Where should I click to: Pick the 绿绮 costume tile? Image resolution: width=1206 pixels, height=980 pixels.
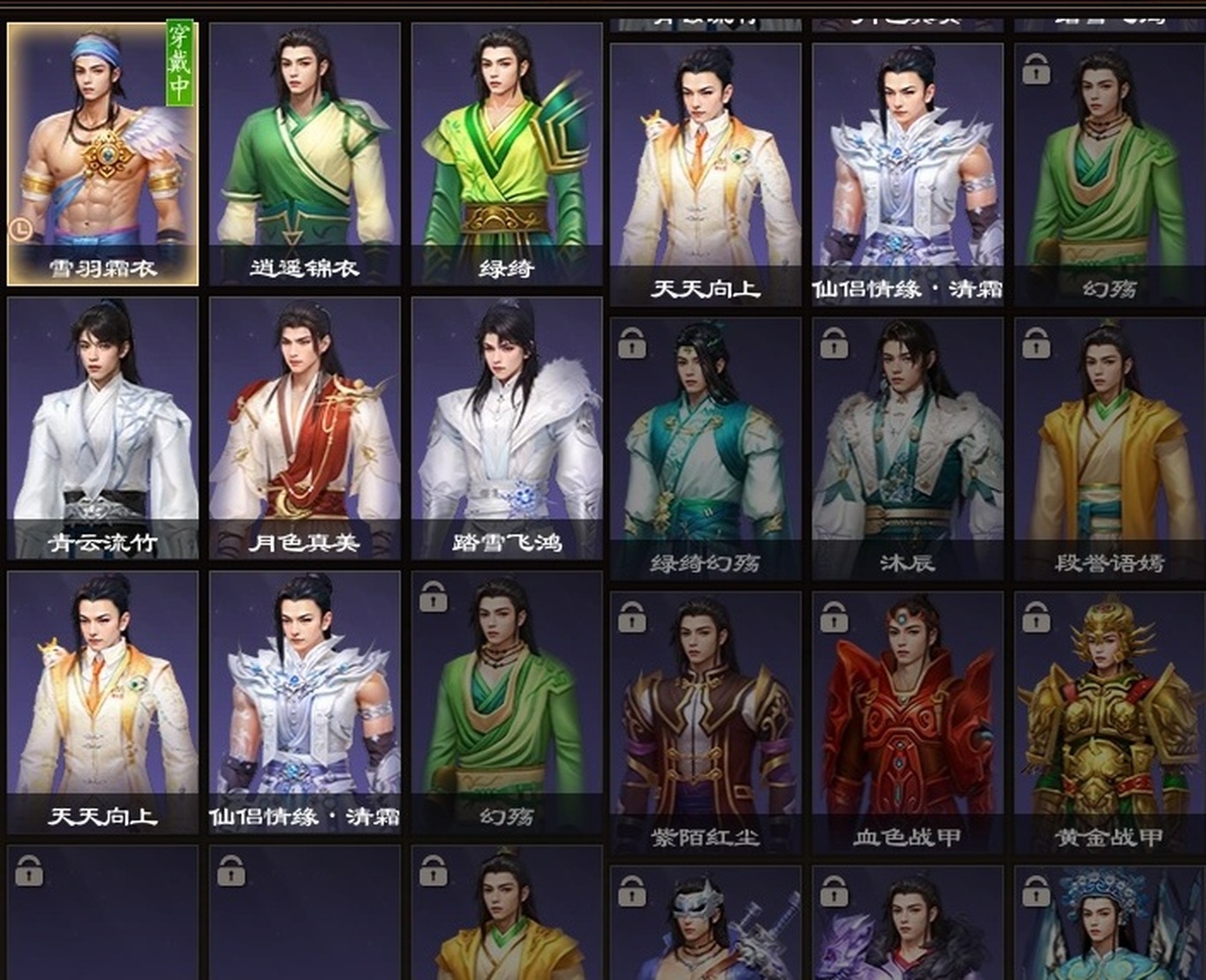coord(507,155)
